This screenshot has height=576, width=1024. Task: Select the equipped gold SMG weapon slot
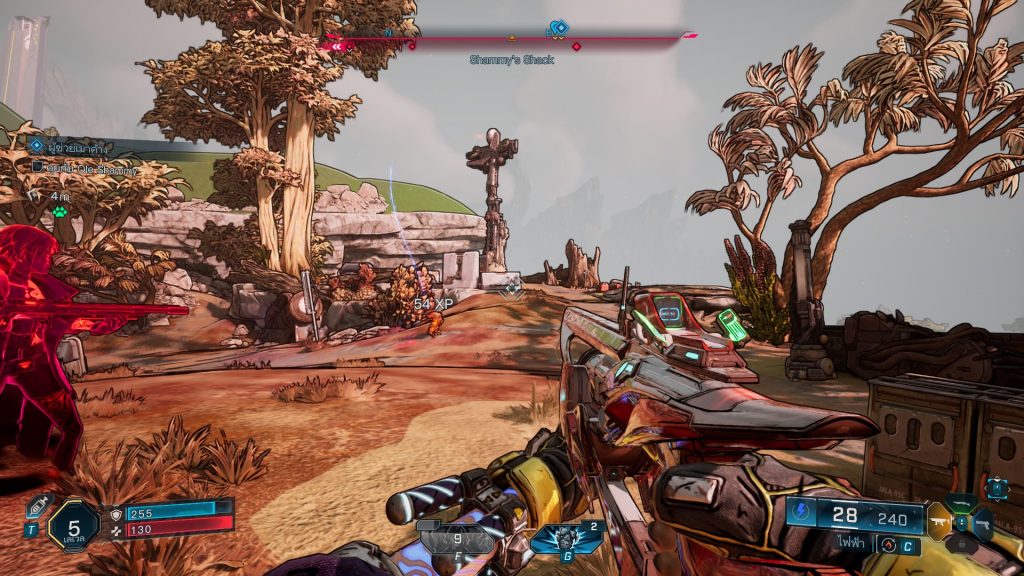(938, 521)
